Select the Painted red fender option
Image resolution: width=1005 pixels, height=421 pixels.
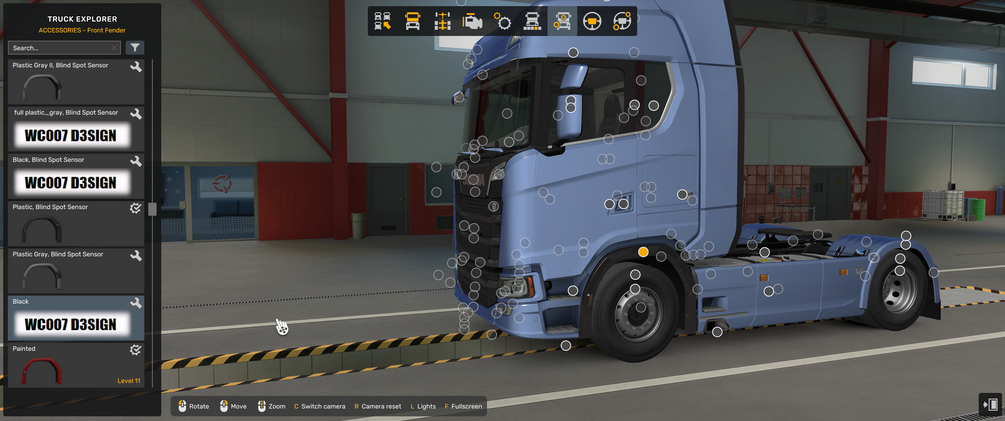(76, 366)
